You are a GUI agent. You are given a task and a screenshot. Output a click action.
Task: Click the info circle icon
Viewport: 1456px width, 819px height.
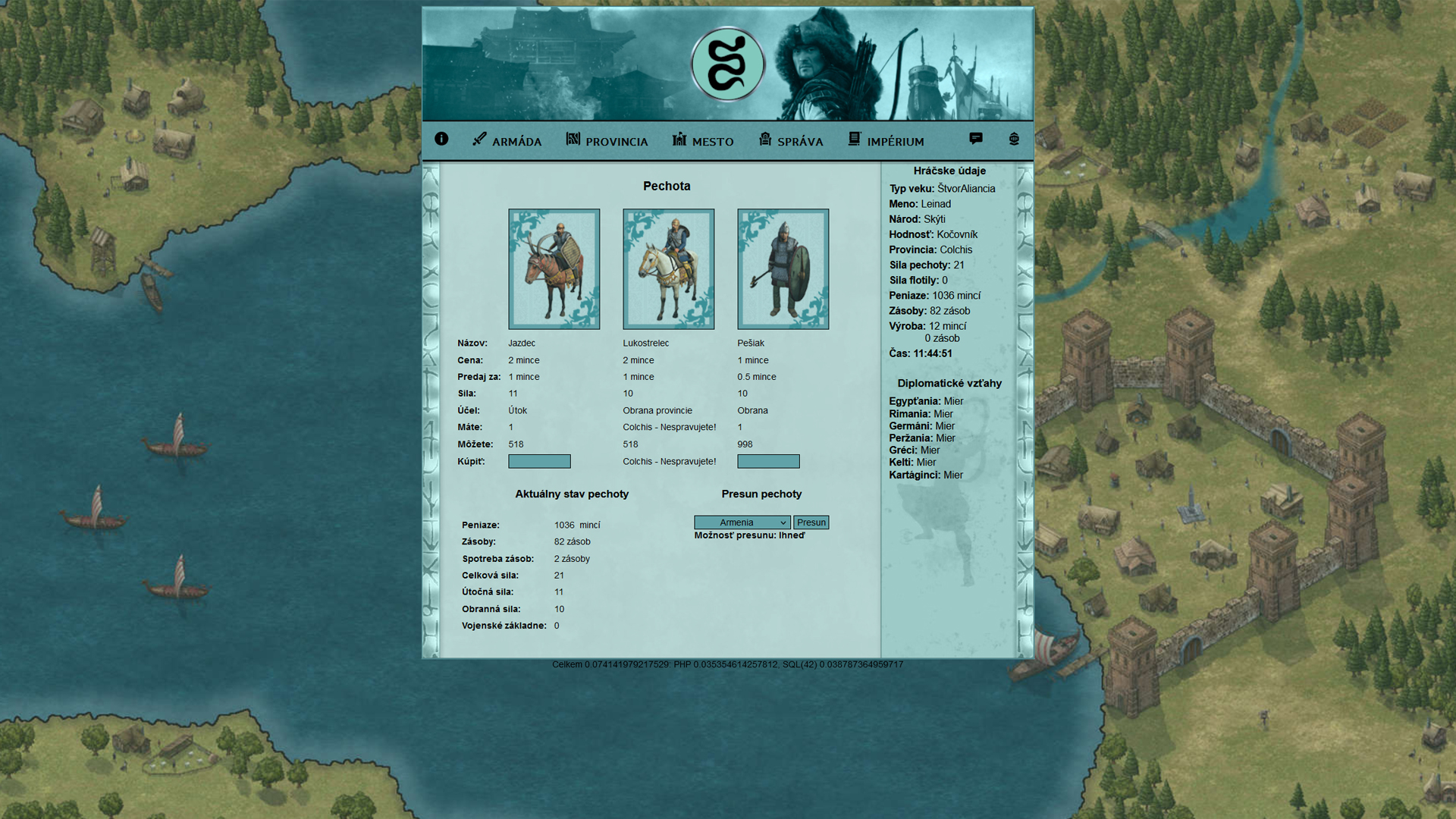coord(441,139)
